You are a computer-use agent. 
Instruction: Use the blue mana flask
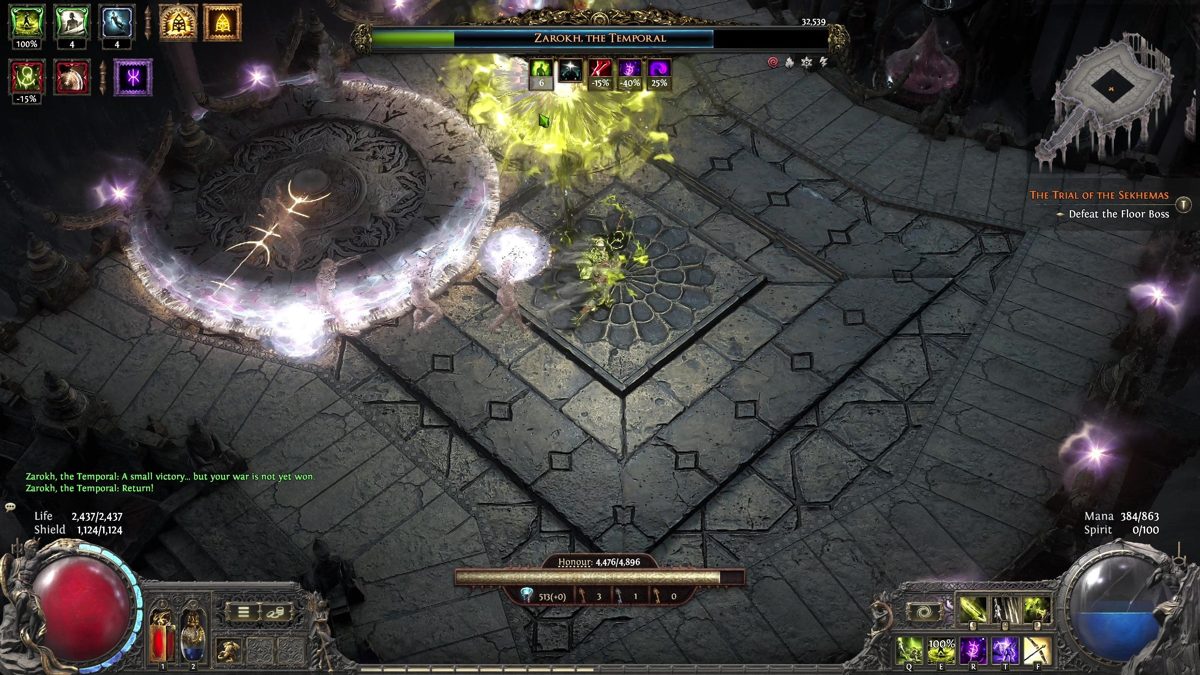(194, 636)
